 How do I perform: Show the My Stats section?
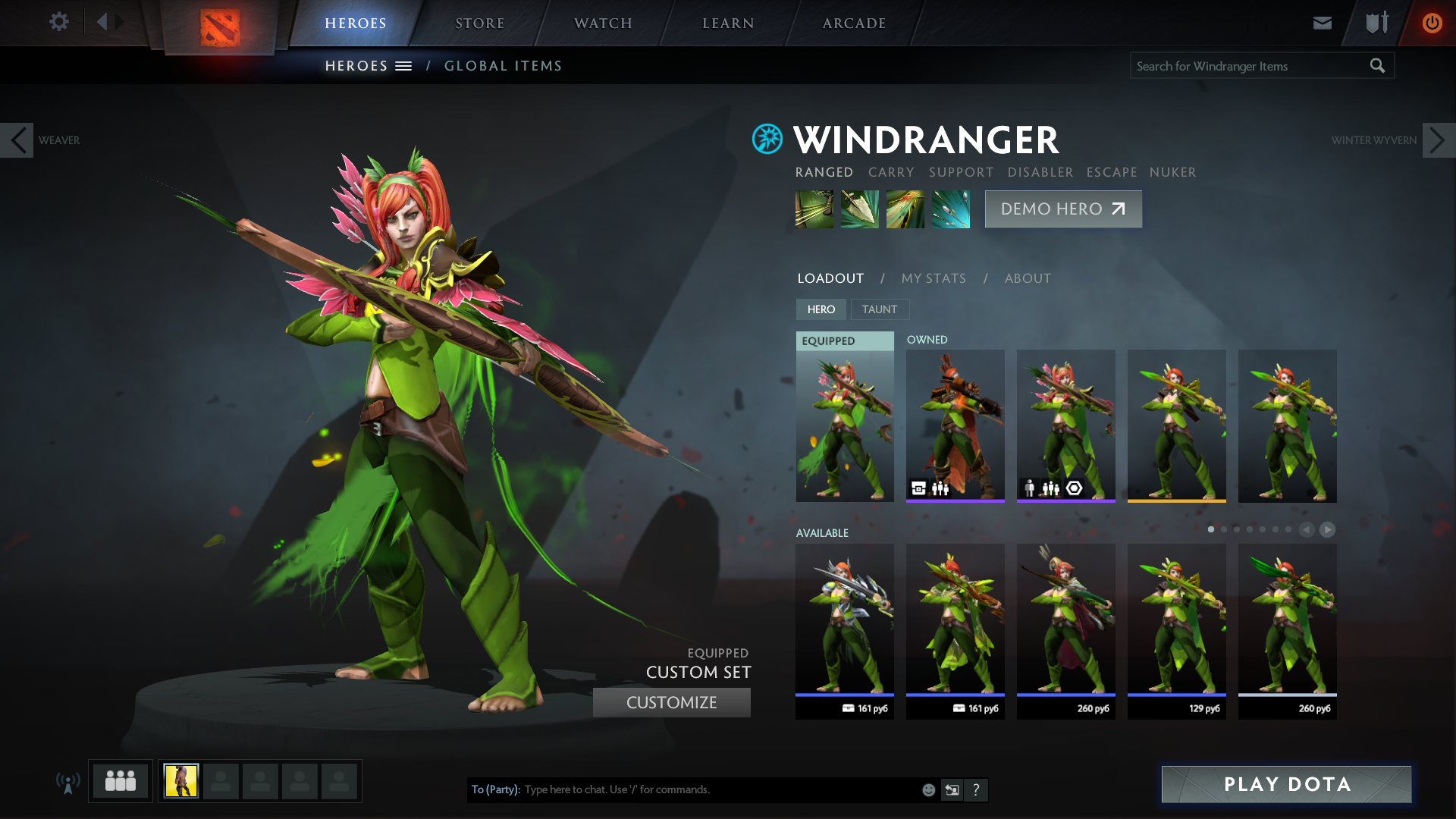tap(934, 278)
